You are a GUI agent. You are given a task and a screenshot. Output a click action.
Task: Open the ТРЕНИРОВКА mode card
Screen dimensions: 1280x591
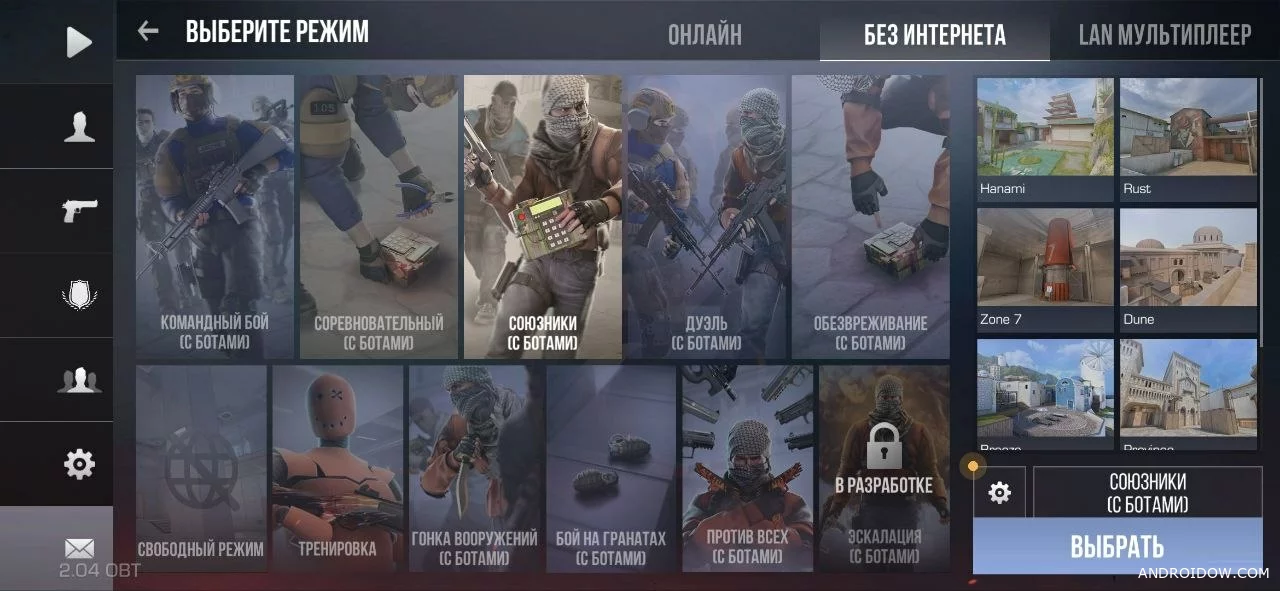(x=337, y=468)
